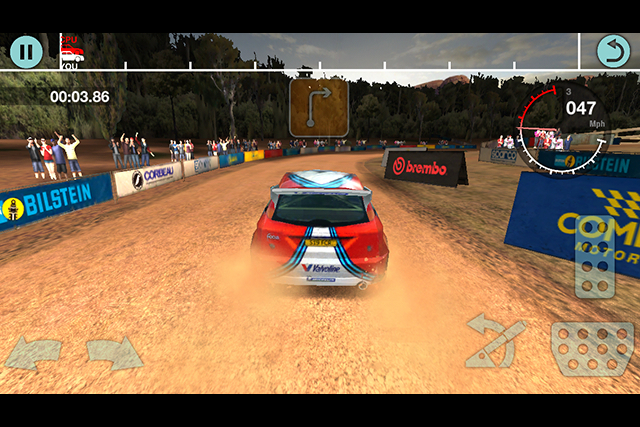Pull the handbrake icon
Image resolution: width=640 pixels, height=427 pixels.
point(496,341)
